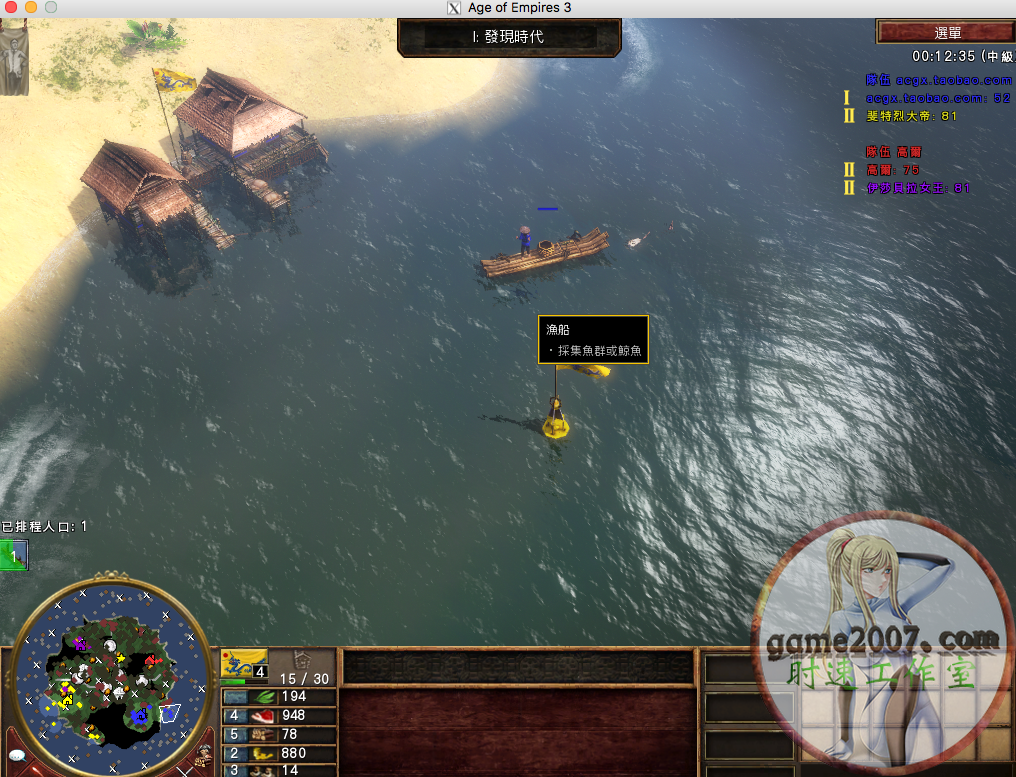Screen dimensions: 1016x777
Task: Select player 伊莎貝拉女王 in the score list
Action: click(918, 188)
